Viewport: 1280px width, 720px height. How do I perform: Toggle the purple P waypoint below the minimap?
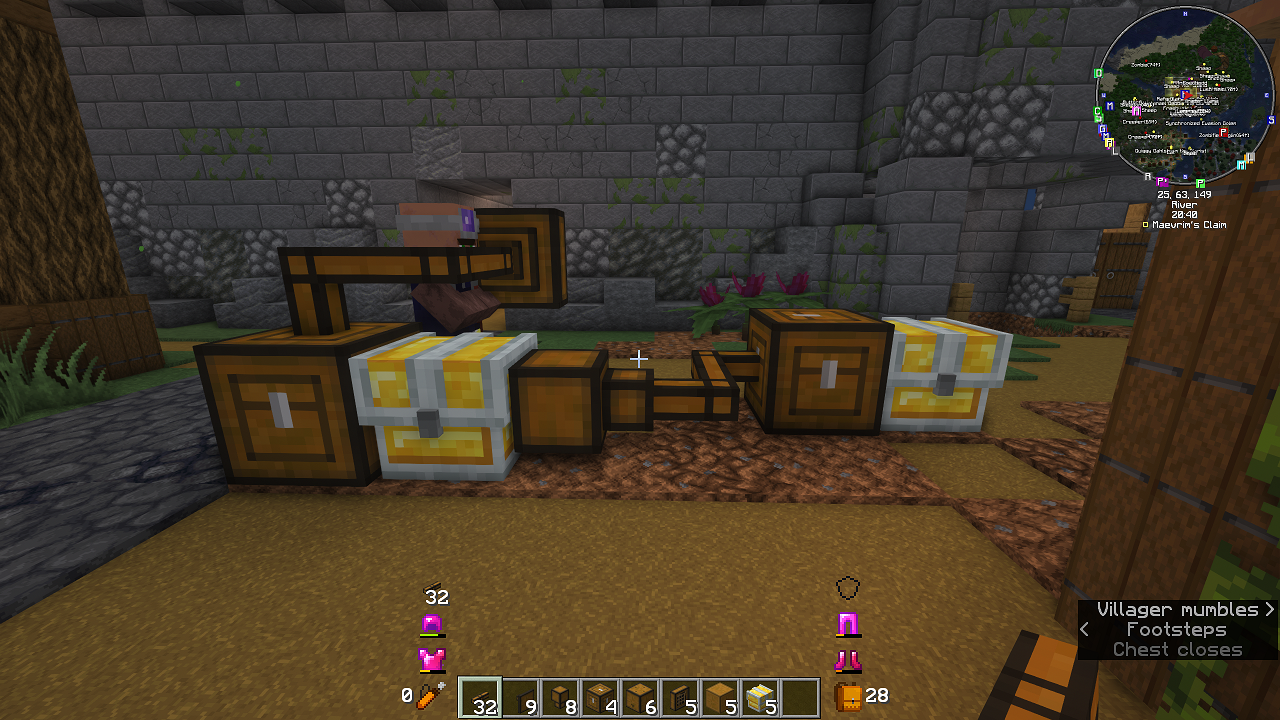tap(1161, 181)
